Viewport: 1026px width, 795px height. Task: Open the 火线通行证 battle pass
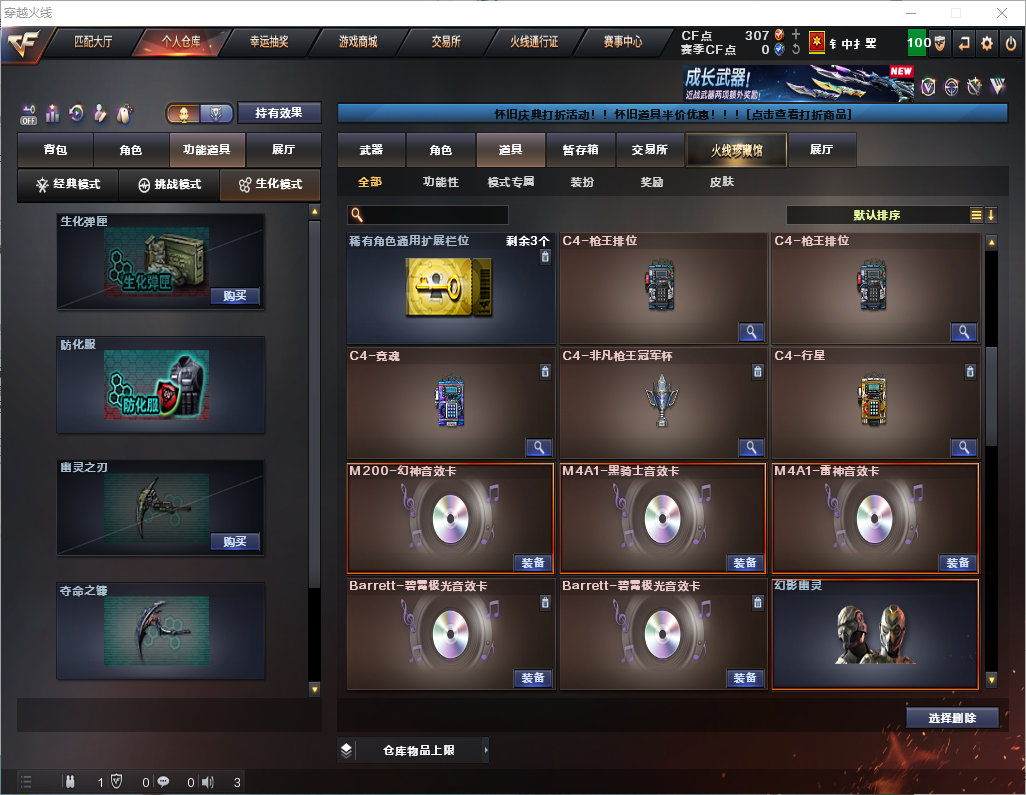point(534,42)
